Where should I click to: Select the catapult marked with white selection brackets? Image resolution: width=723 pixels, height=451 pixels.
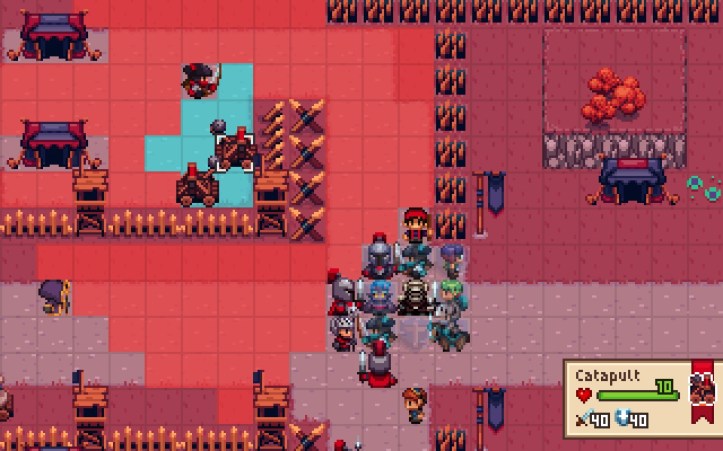point(235,150)
